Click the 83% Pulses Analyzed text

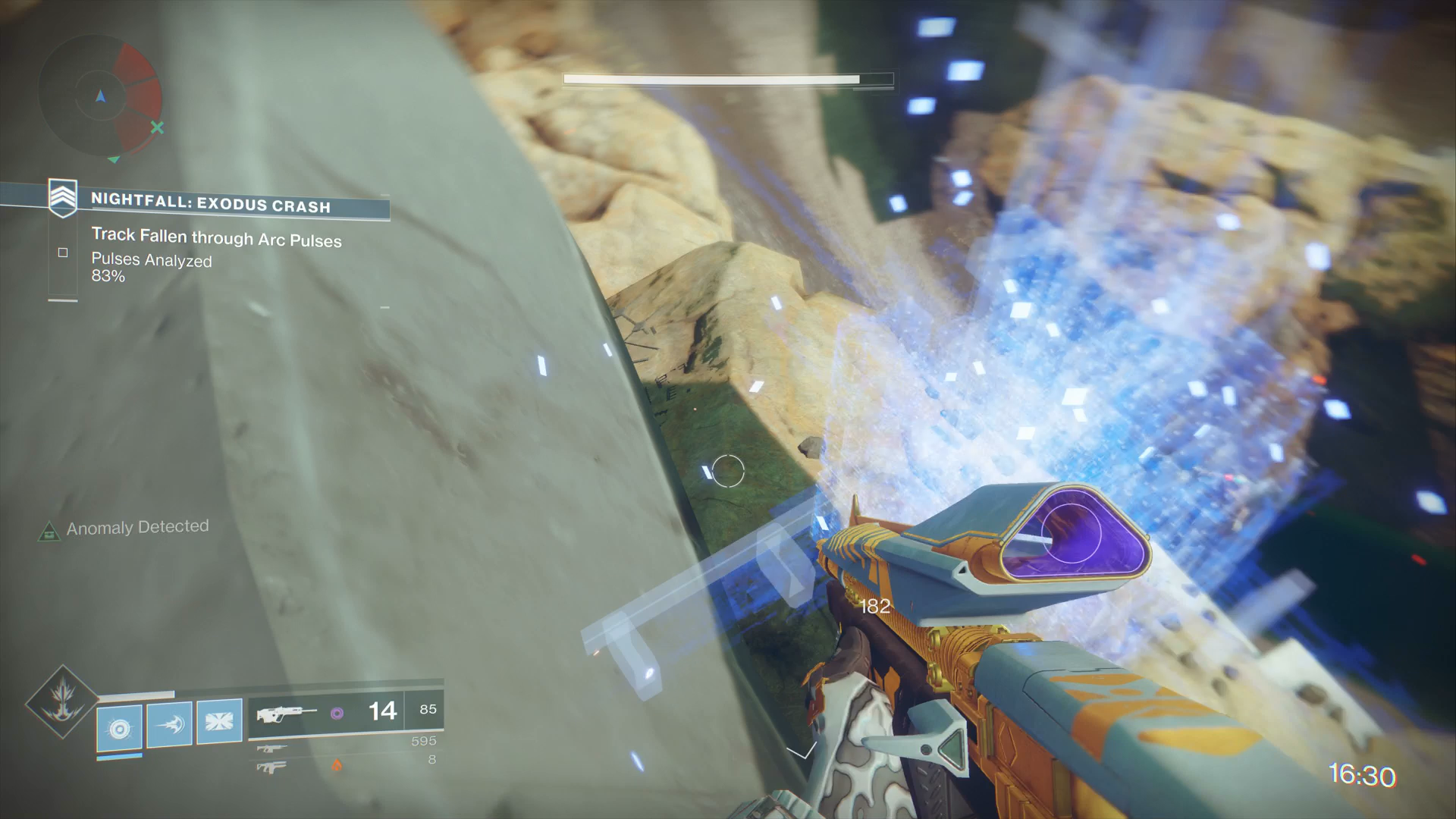coord(109,277)
